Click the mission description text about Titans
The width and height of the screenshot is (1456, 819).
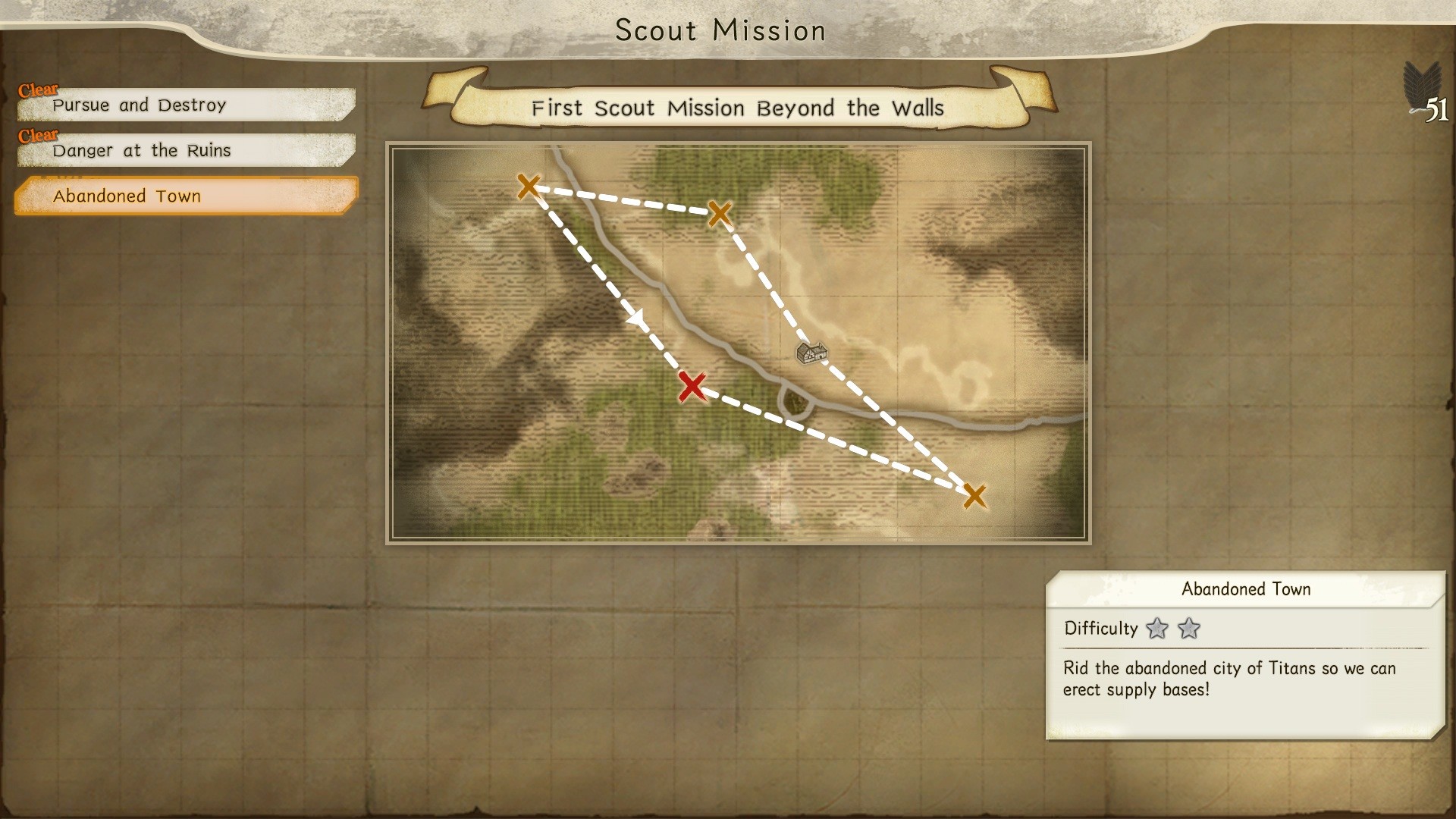point(1227,680)
